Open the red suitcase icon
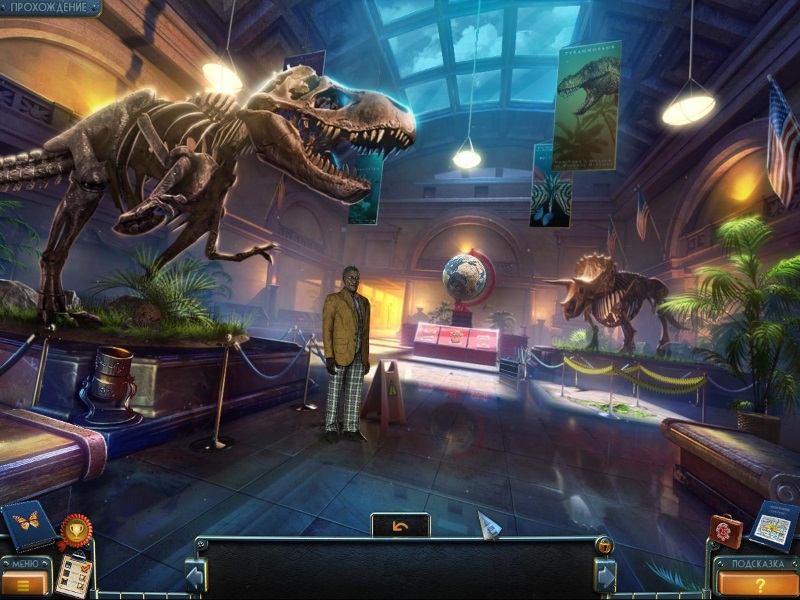This screenshot has width=800, height=600. (726, 530)
